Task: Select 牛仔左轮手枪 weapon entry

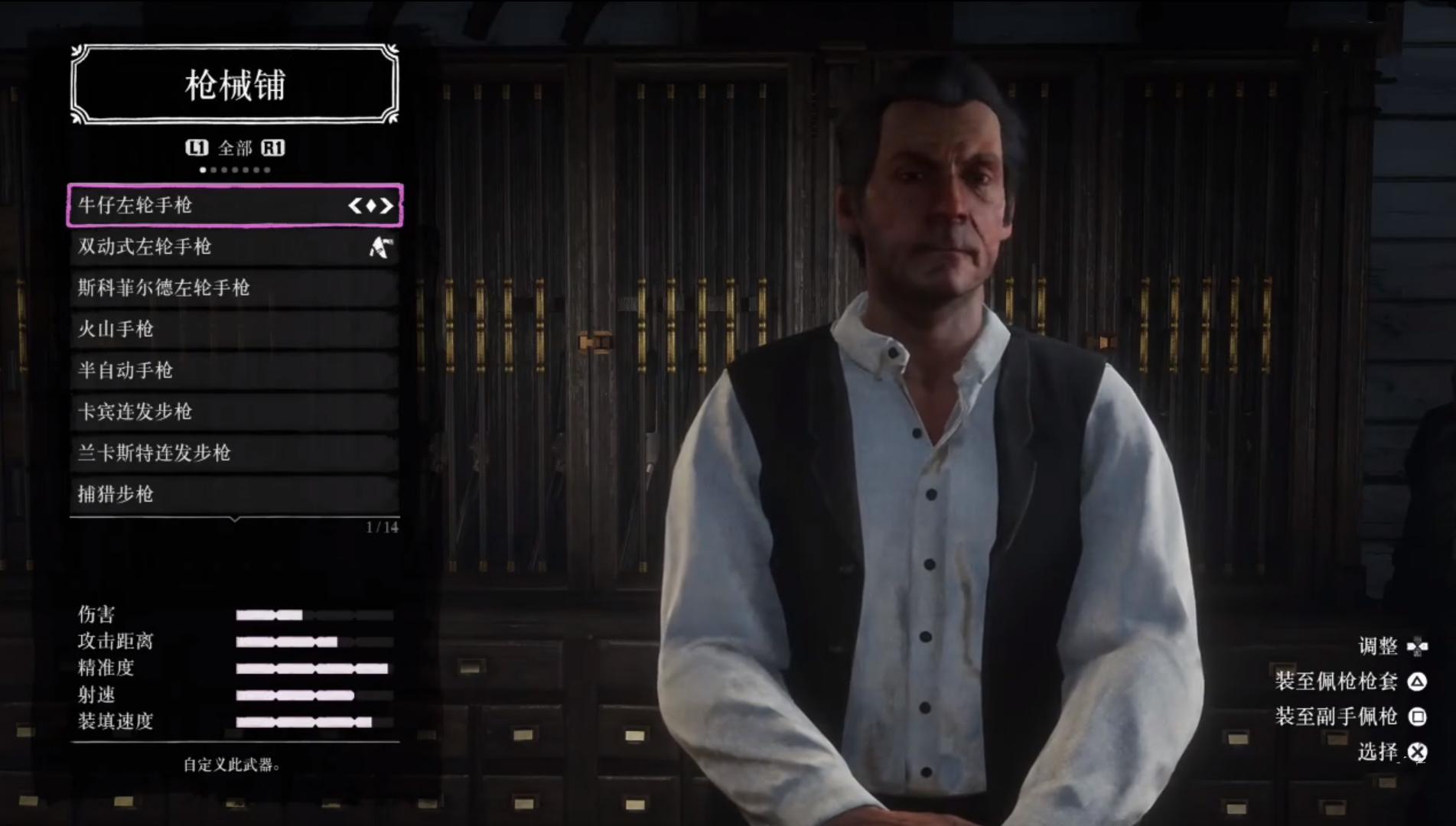Action: tap(207, 205)
